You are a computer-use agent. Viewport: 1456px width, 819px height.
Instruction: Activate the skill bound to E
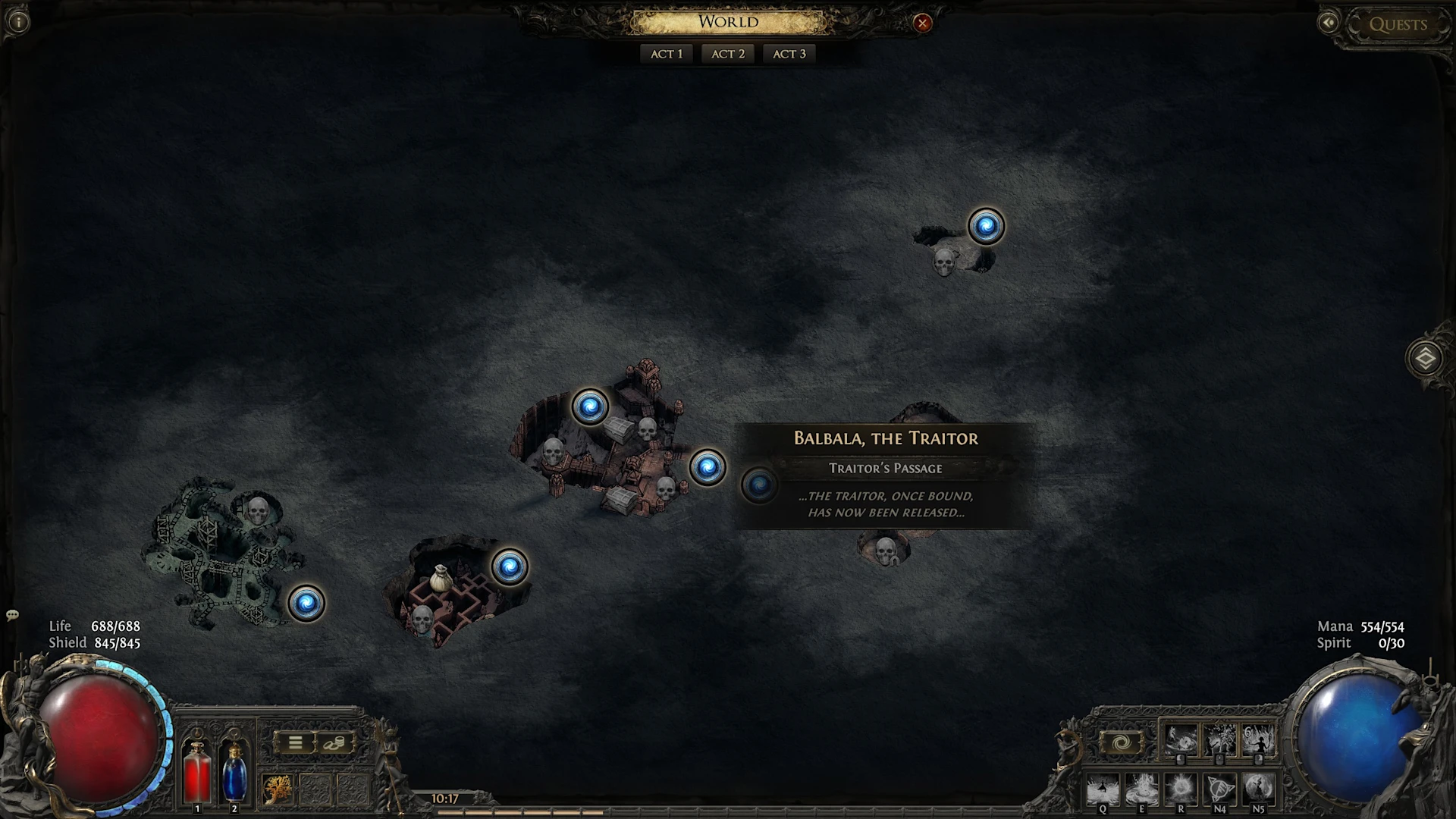point(1141,789)
